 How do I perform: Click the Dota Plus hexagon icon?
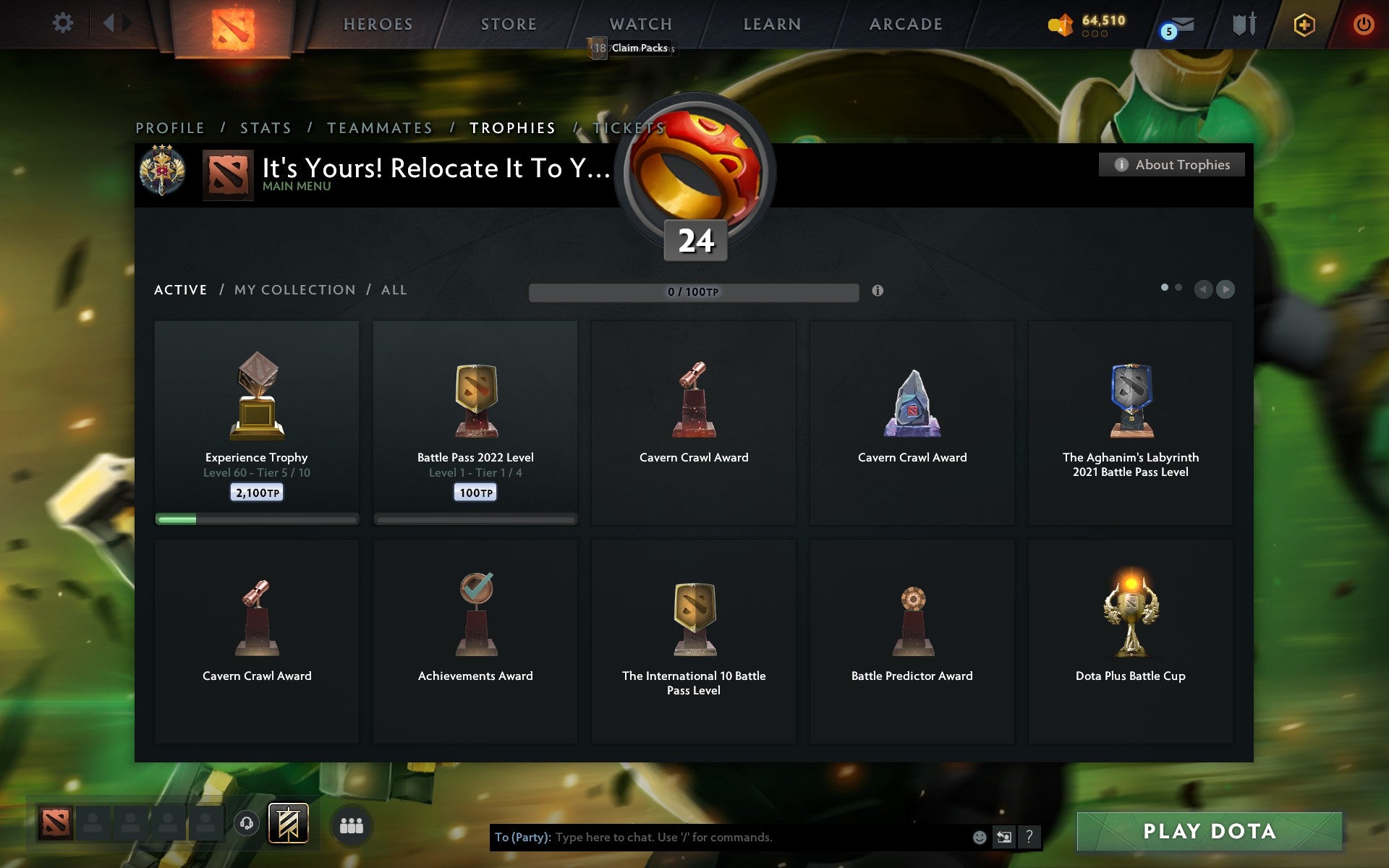coord(1302,24)
